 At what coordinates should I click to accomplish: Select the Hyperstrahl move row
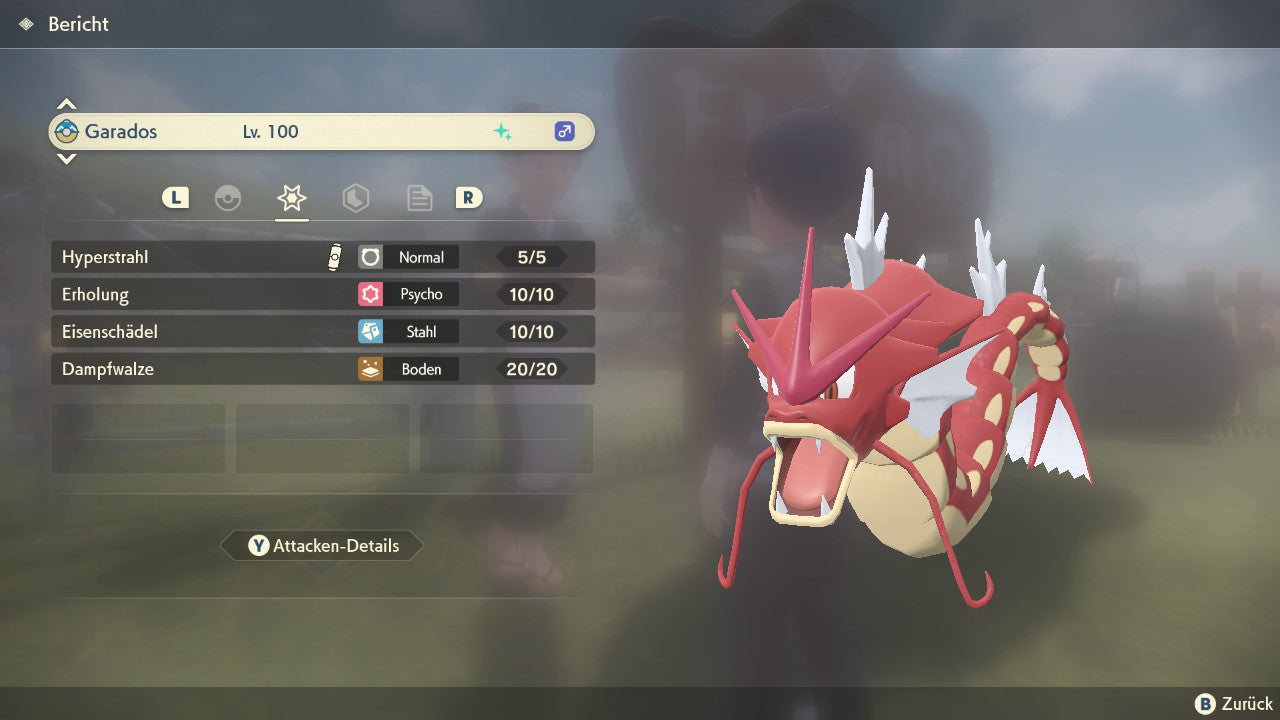coord(322,257)
